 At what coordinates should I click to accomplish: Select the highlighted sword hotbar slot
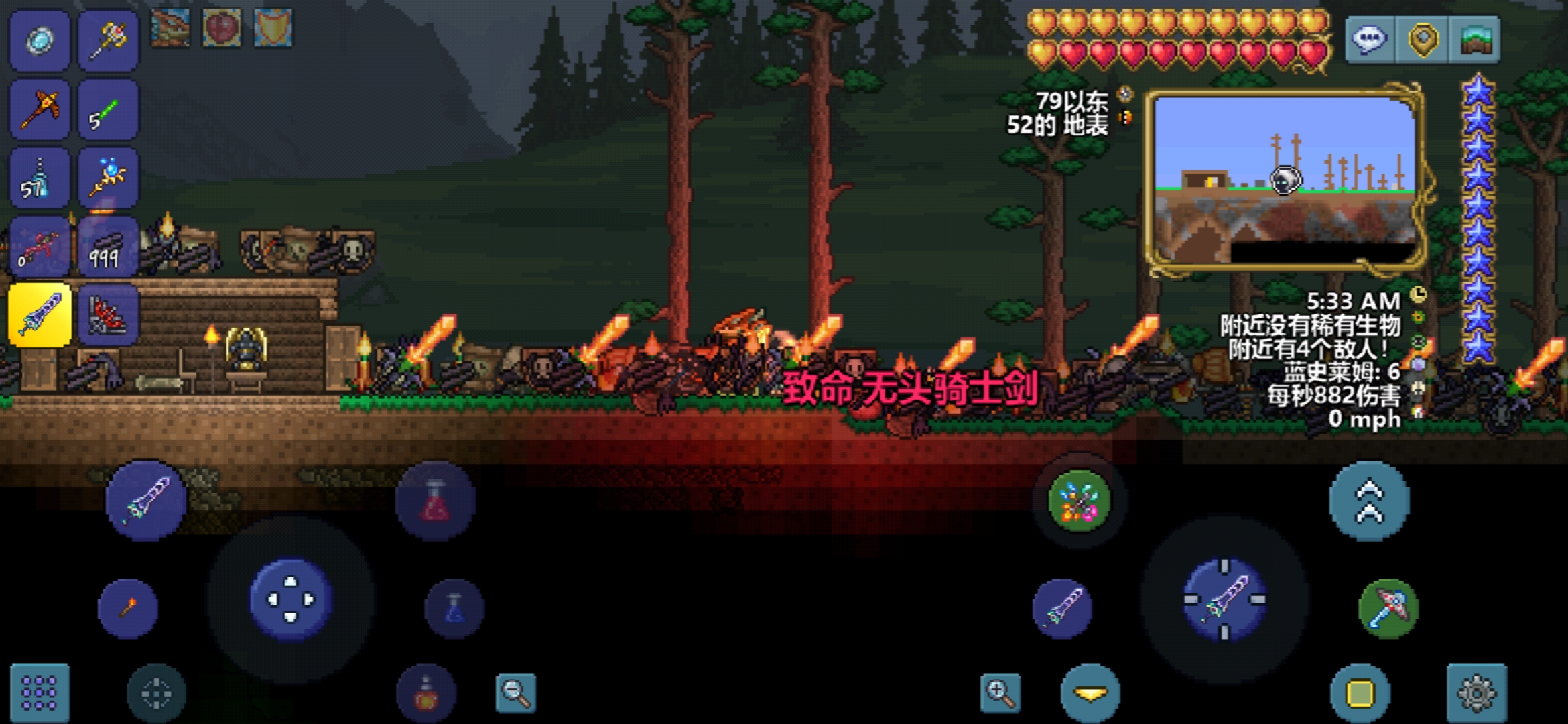pyautogui.click(x=39, y=315)
